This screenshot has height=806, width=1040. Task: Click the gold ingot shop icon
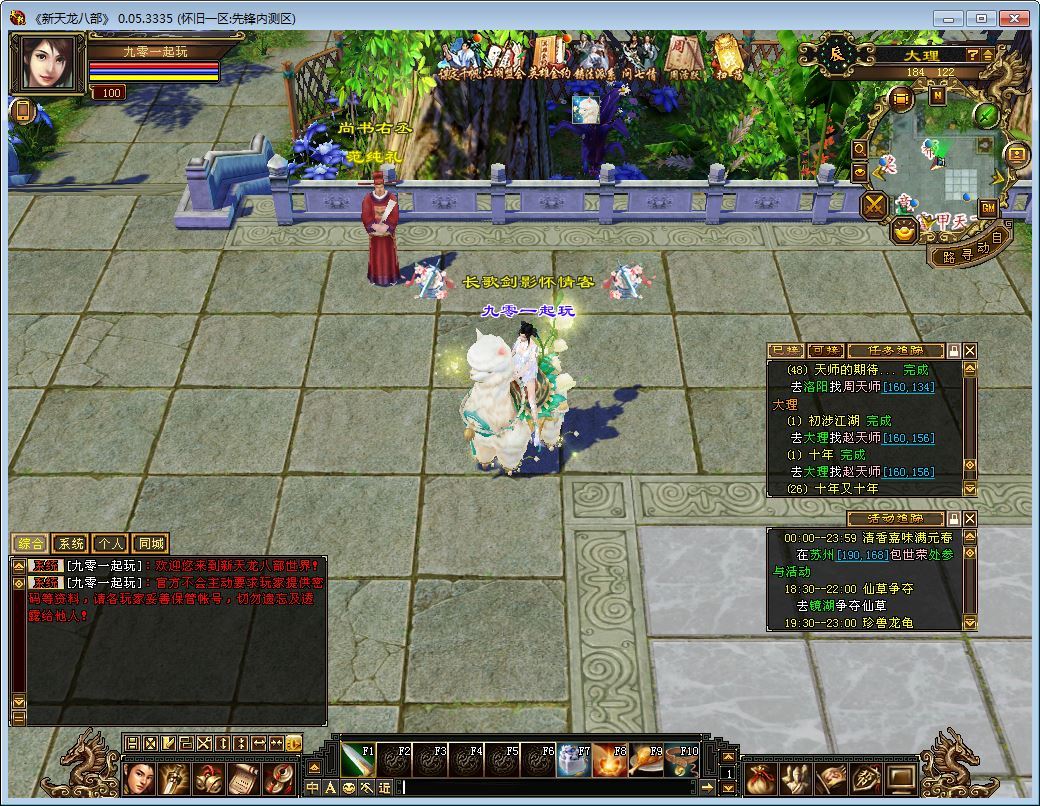click(x=905, y=232)
